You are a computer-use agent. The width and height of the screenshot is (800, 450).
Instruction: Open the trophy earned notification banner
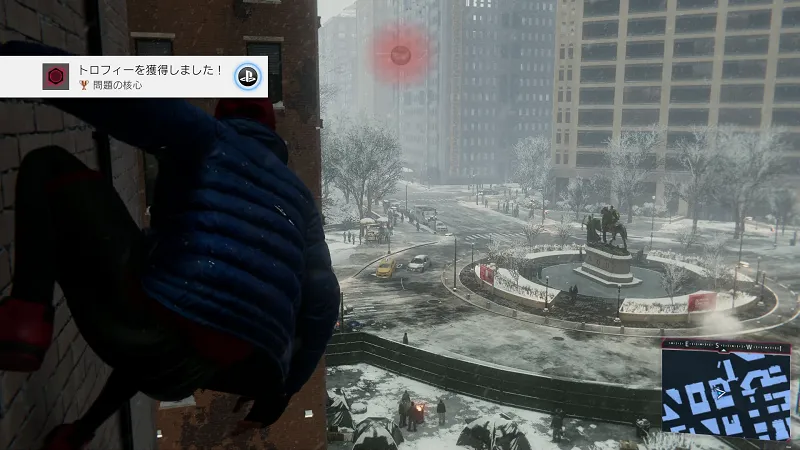pos(150,77)
